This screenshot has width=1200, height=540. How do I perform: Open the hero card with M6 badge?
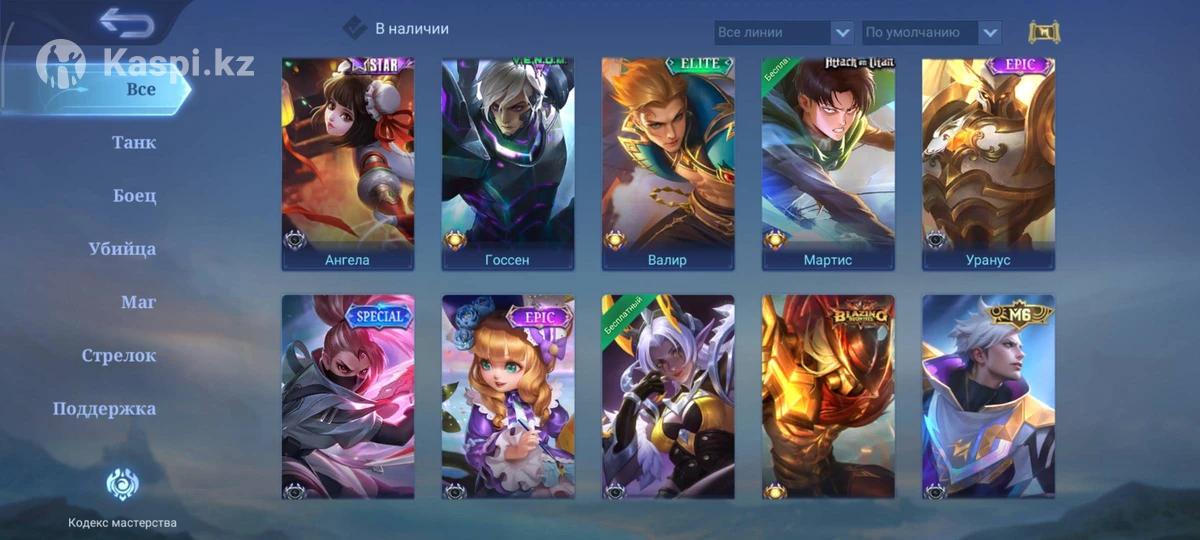(x=988, y=397)
